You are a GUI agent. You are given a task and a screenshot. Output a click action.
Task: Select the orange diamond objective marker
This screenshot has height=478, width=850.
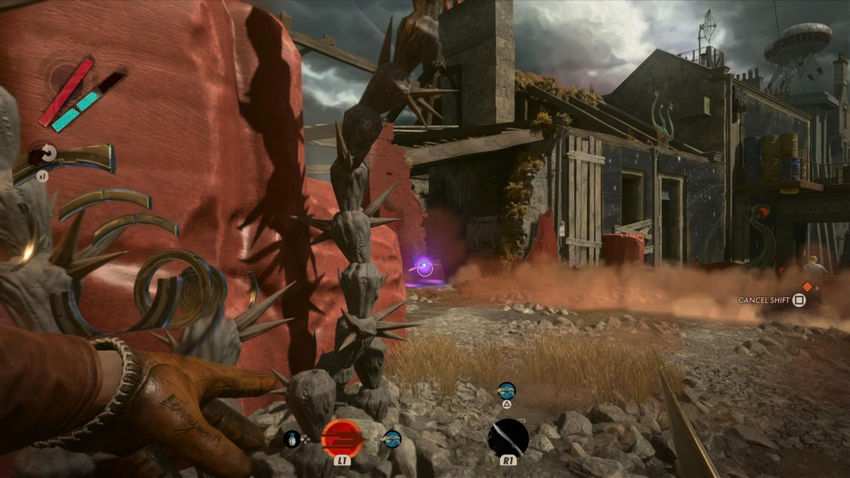click(807, 287)
